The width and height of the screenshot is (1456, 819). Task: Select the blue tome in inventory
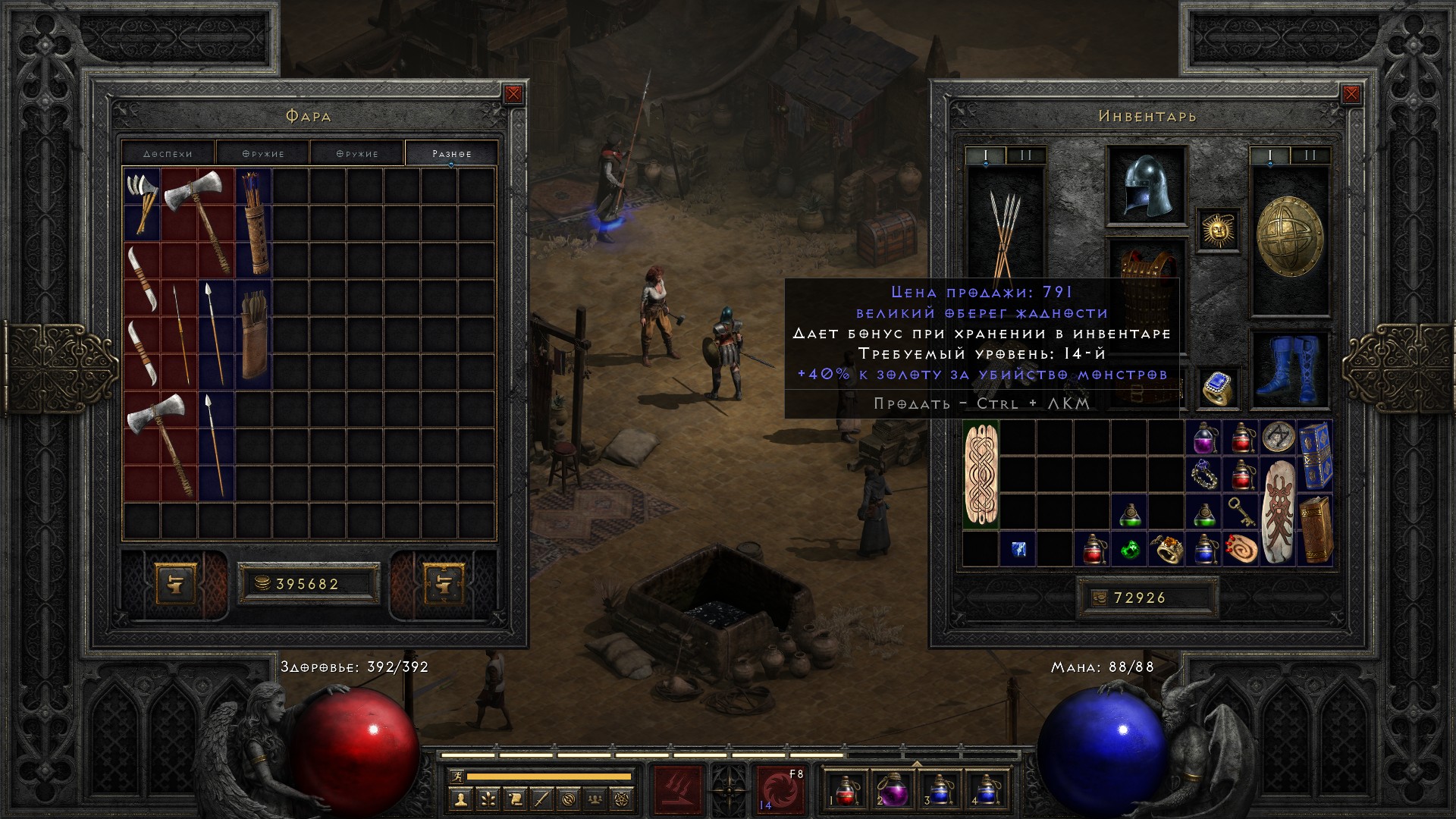click(1316, 457)
